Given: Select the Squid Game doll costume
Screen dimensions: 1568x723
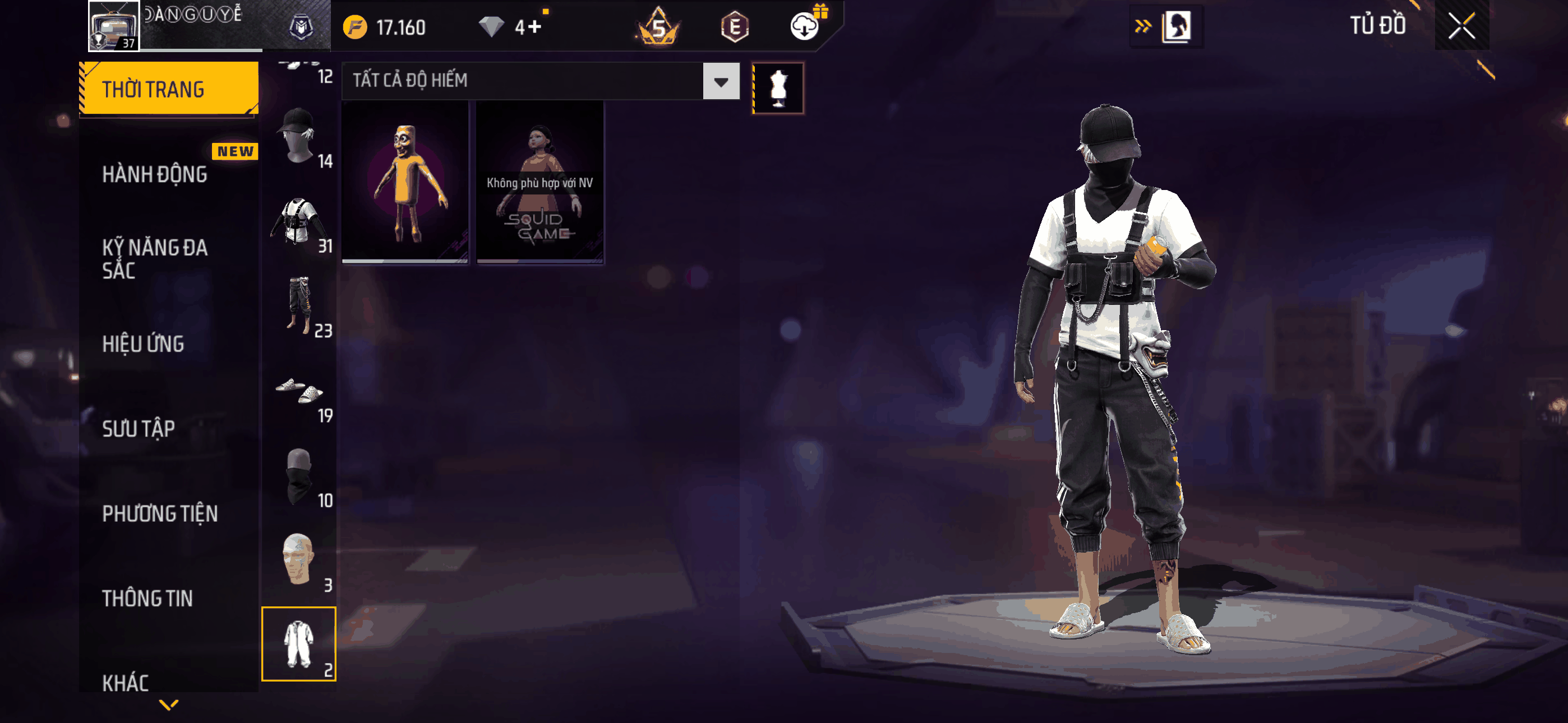Looking at the screenshot, I should point(540,182).
